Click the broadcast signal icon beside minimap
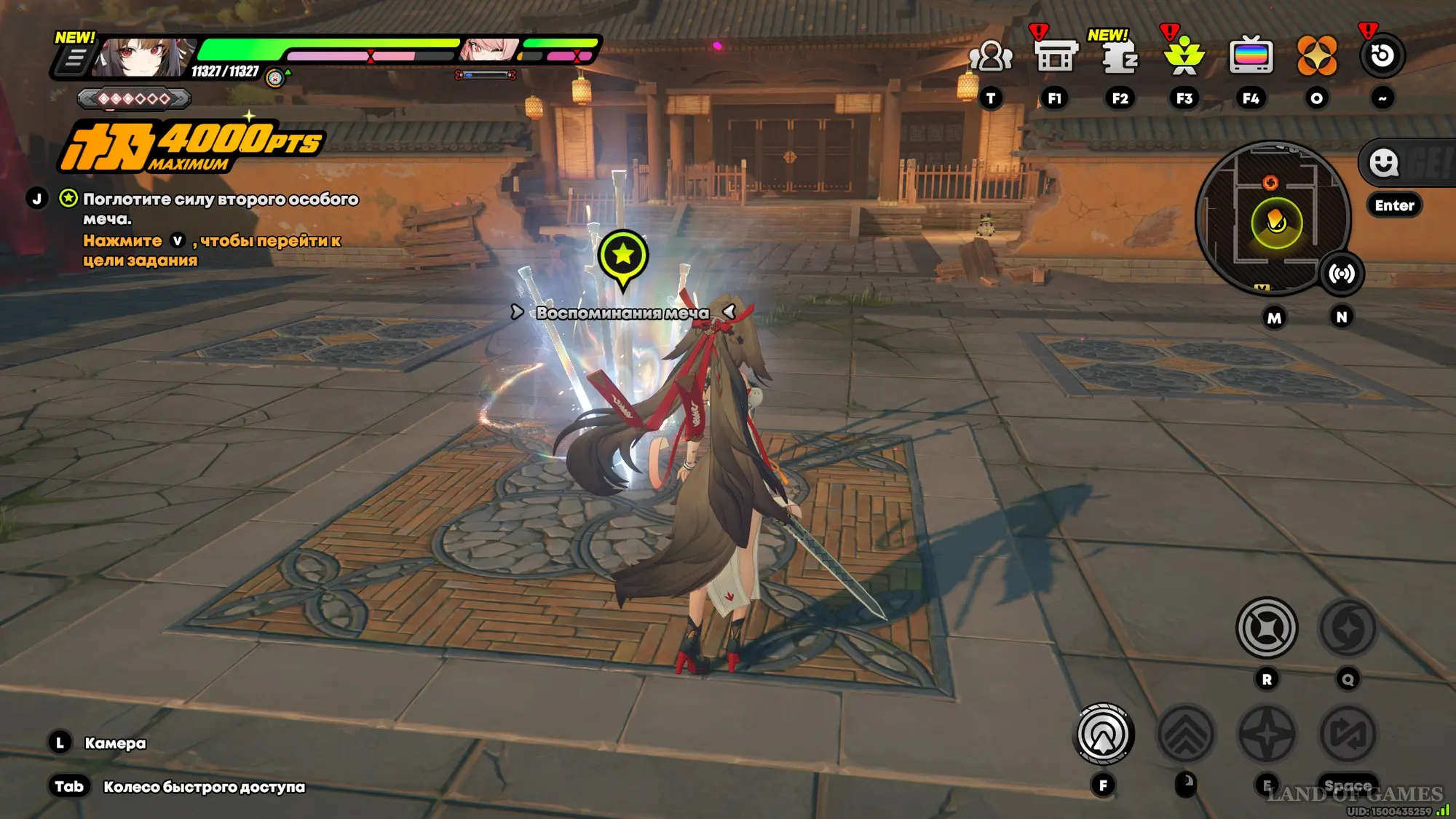The width and height of the screenshot is (1456, 819). tap(1342, 274)
